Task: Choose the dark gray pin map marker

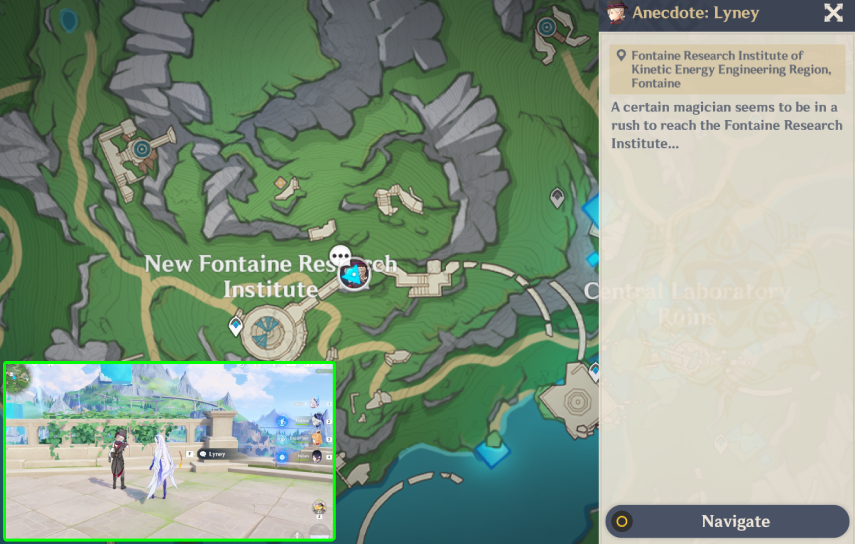Action: point(557,198)
